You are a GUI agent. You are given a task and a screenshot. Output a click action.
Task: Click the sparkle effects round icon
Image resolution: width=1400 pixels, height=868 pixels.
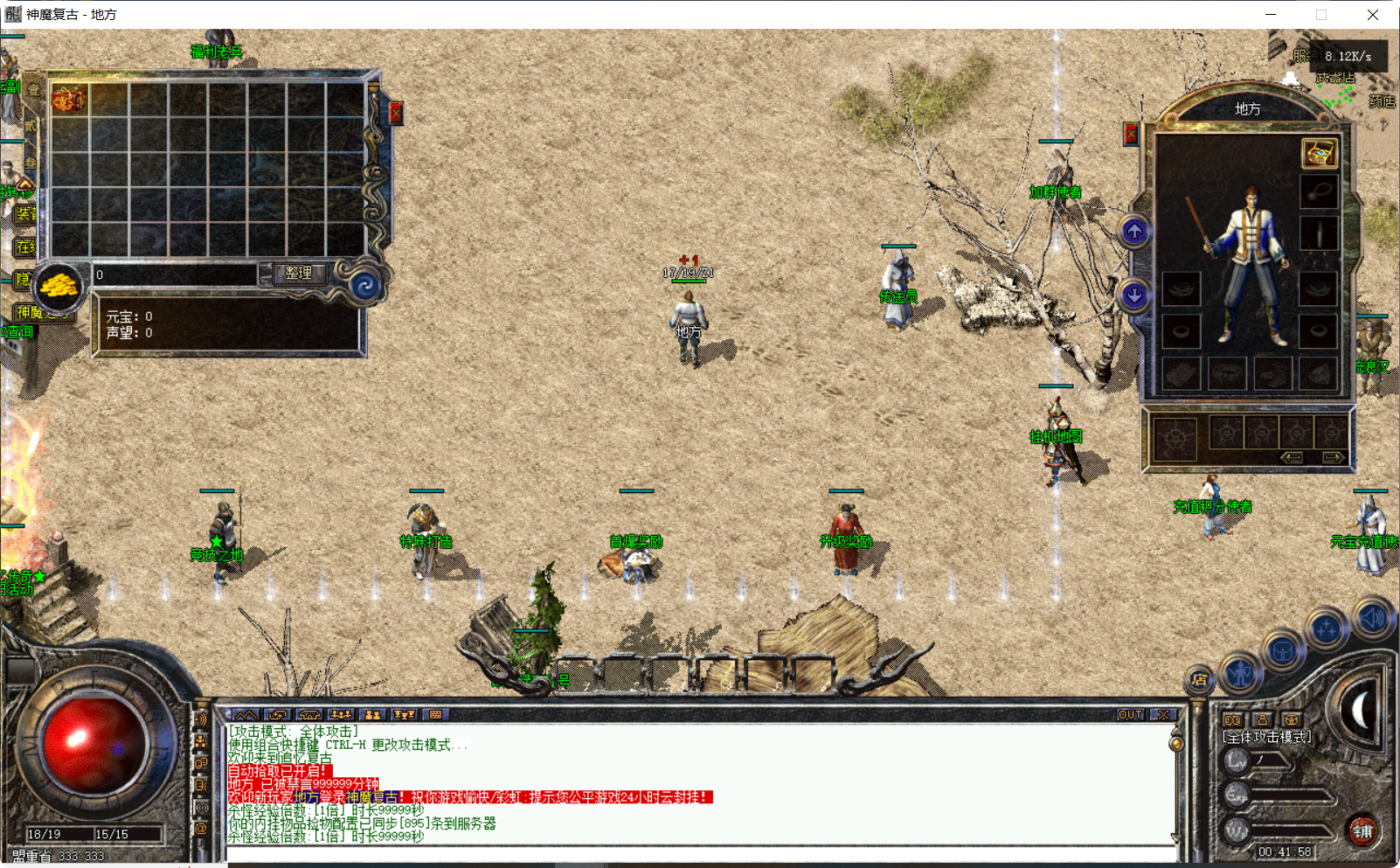1326,627
